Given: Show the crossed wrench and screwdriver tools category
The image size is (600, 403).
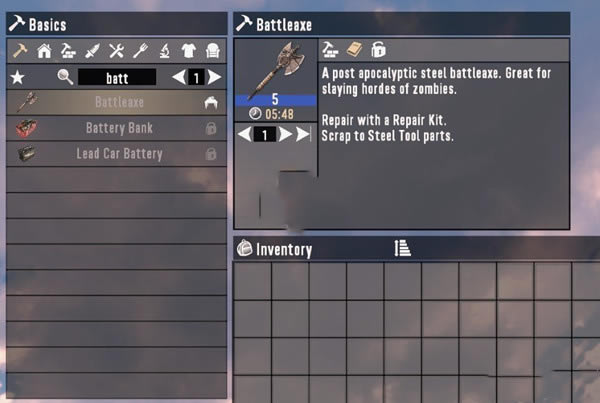Looking at the screenshot, I should [x=116, y=50].
